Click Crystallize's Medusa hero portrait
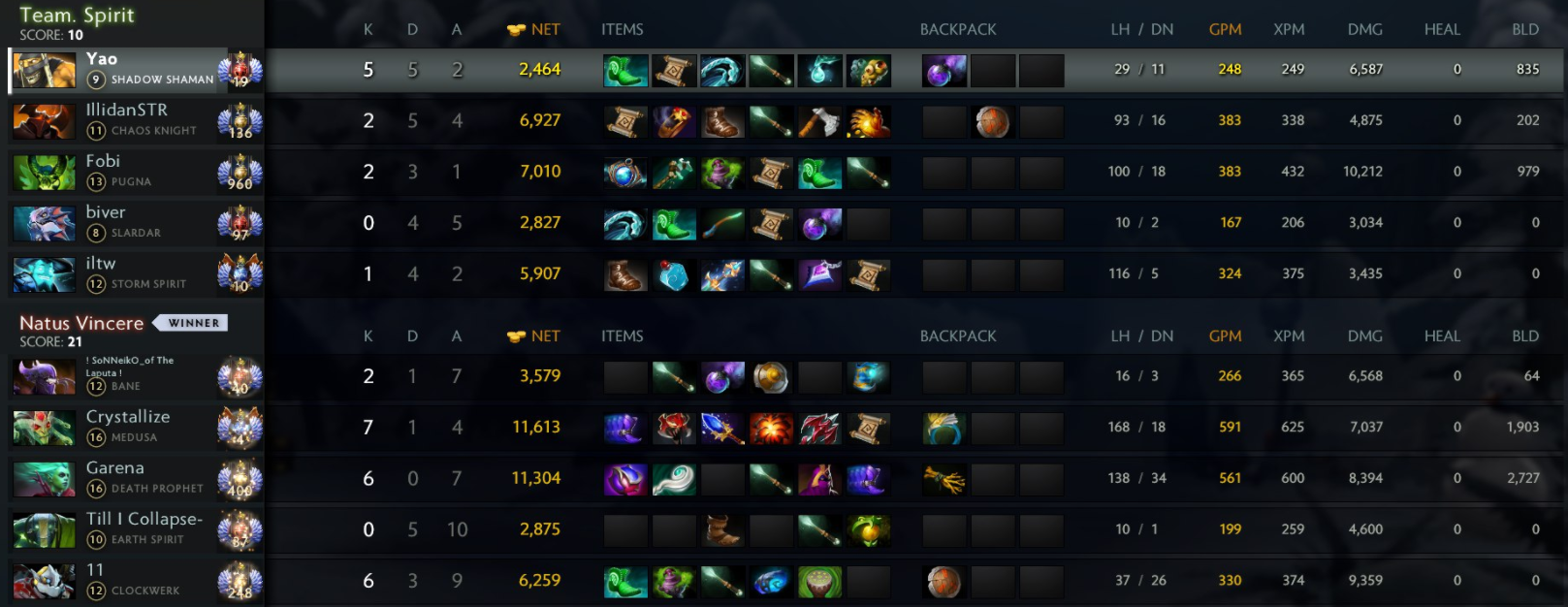 tap(44, 428)
